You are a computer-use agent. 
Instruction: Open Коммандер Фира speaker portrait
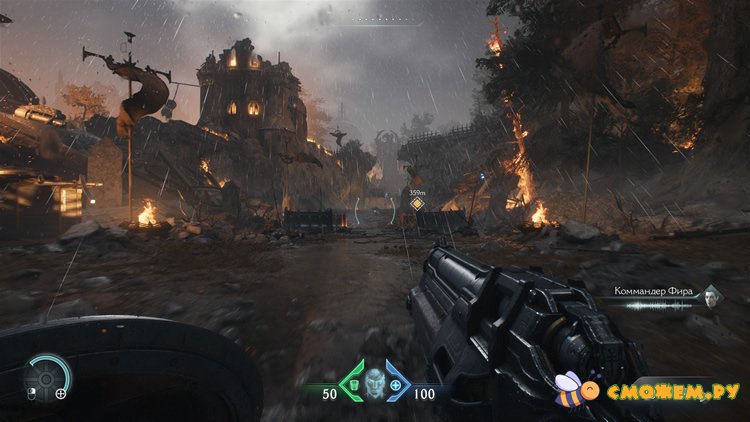710,295
